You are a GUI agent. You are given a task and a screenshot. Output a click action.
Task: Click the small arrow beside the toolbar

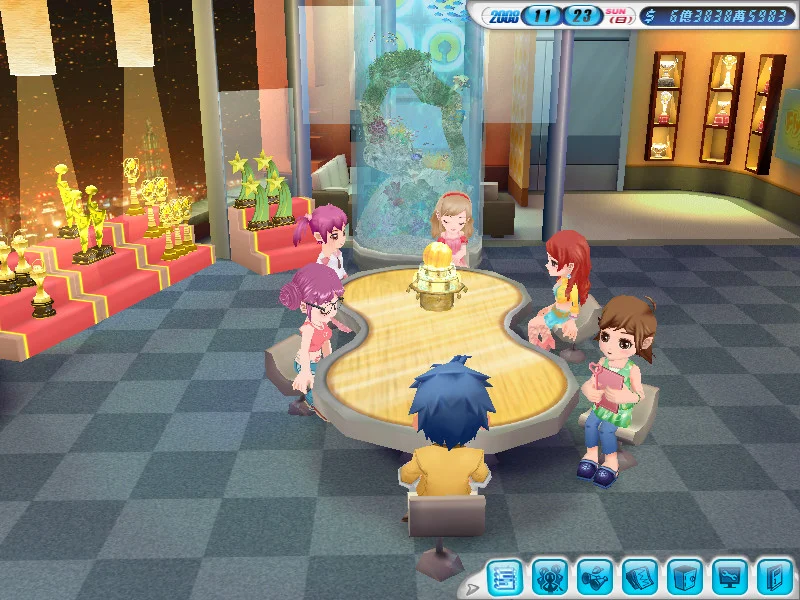click(473, 586)
